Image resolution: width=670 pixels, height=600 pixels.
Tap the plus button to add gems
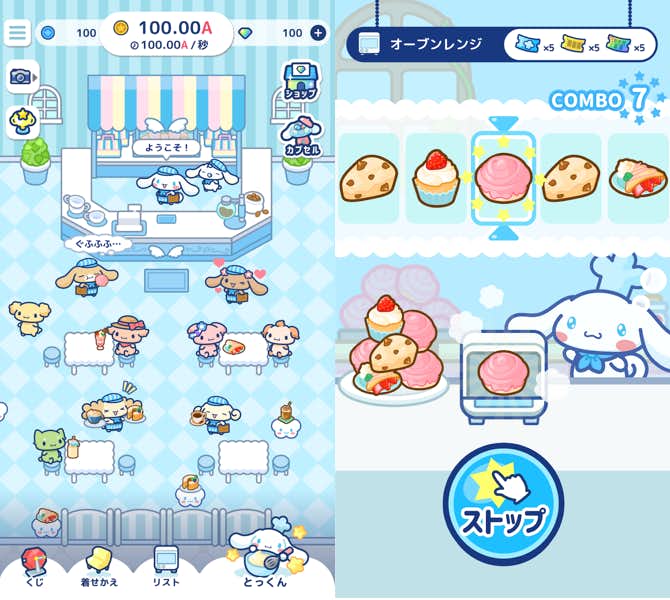pyautogui.click(x=318, y=33)
